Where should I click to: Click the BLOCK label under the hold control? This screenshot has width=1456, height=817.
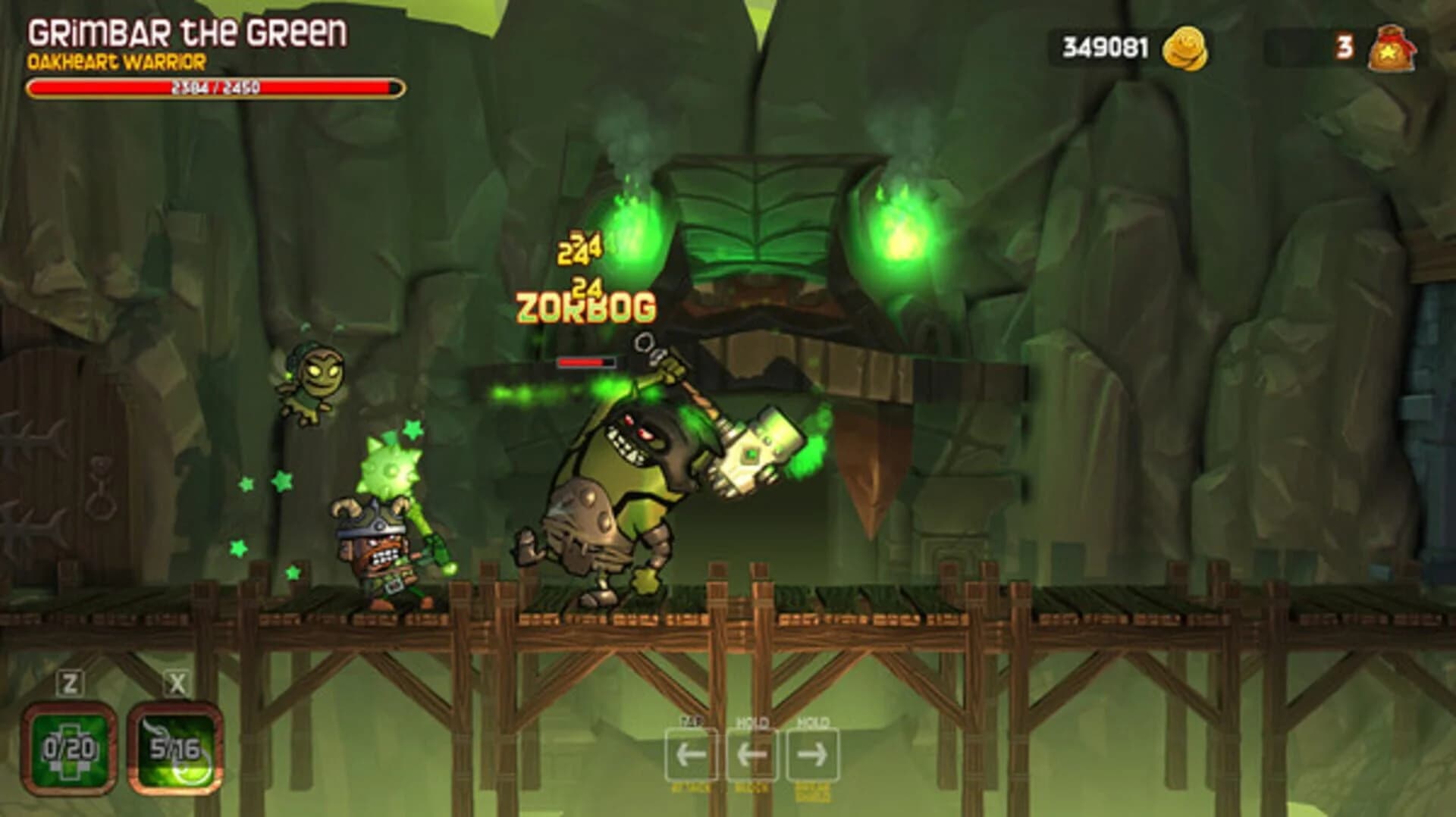click(x=751, y=788)
